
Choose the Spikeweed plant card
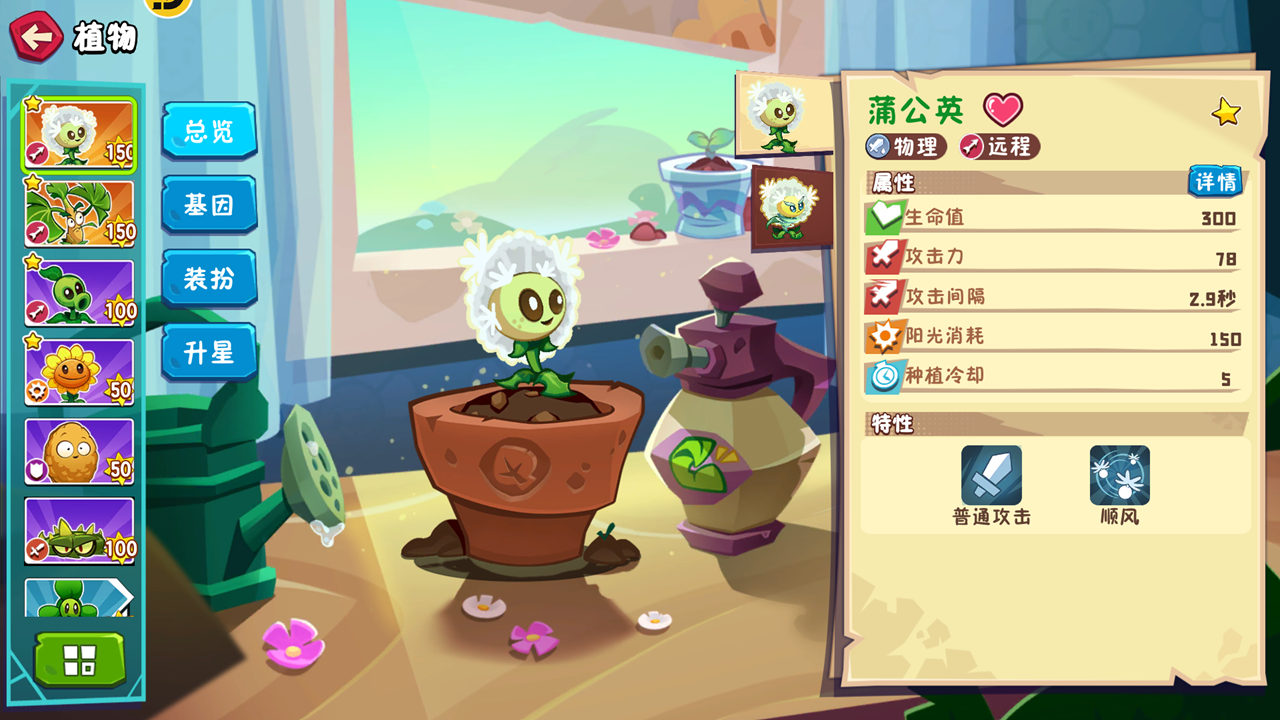[x=79, y=530]
